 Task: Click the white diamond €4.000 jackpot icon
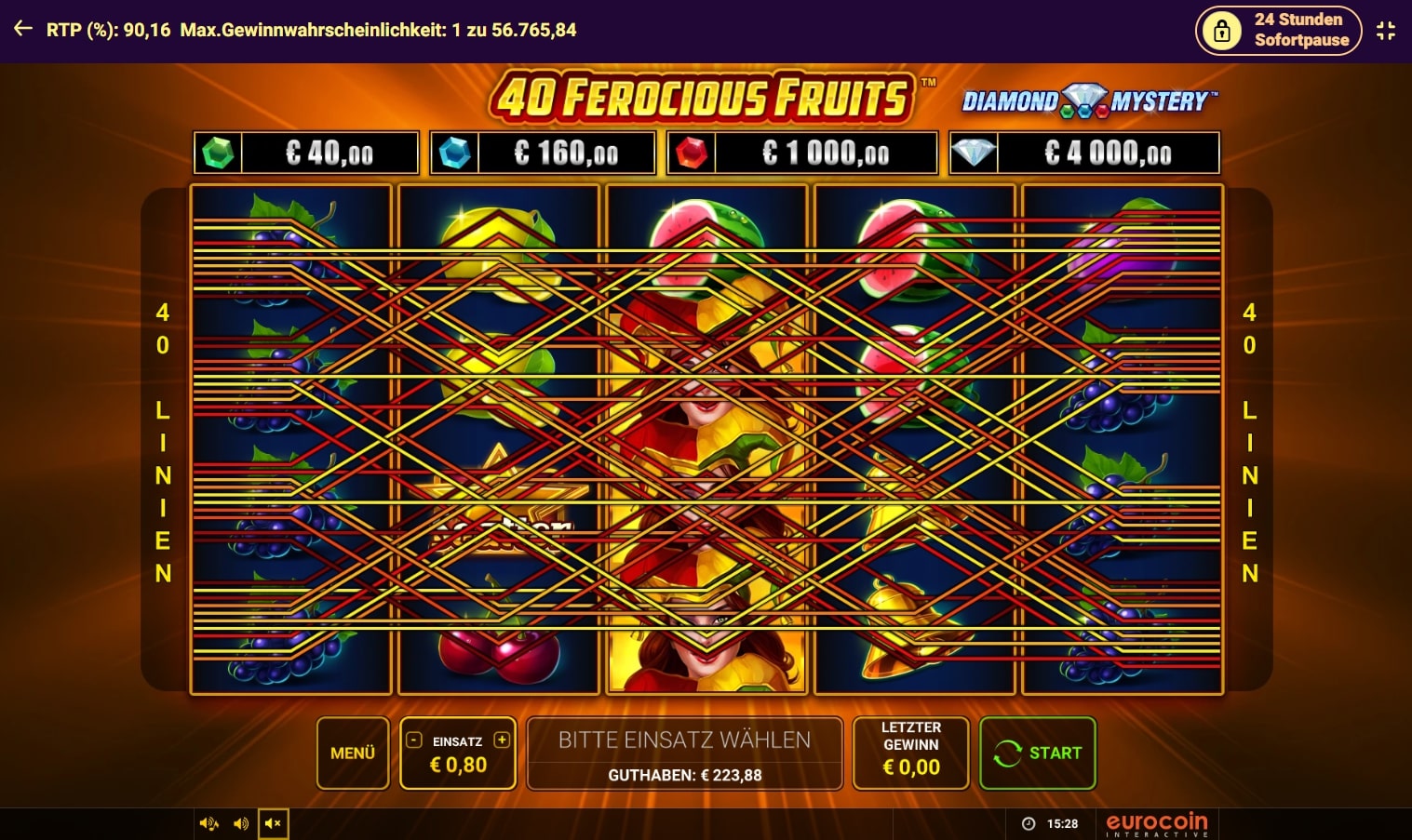(973, 152)
